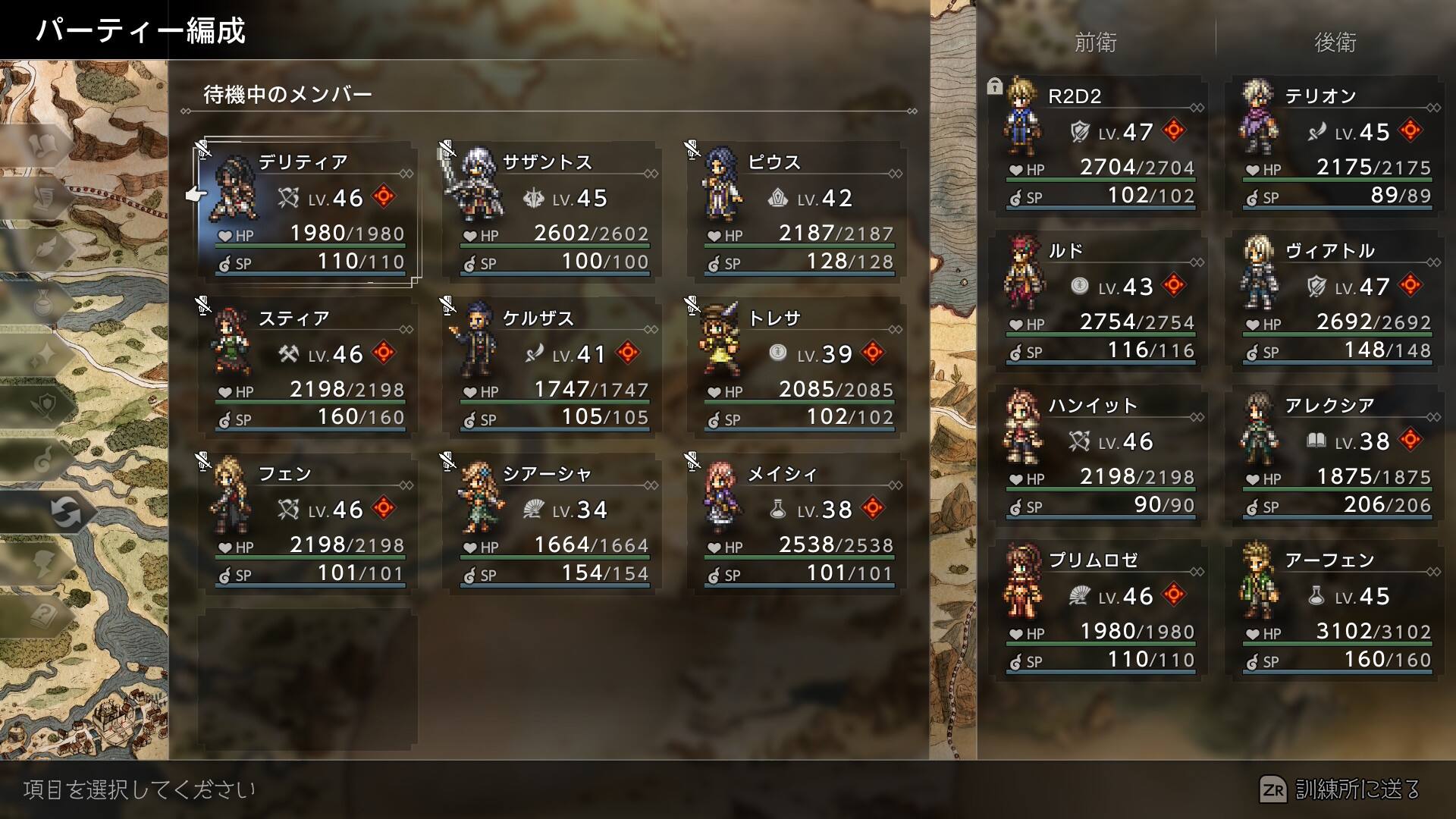Pick フェン character card
Image resolution: width=1456 pixels, height=819 pixels.
(x=308, y=522)
